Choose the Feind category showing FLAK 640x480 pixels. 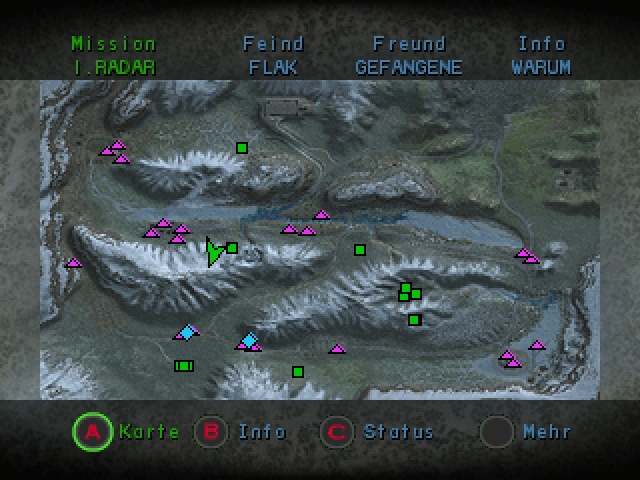tap(273, 56)
